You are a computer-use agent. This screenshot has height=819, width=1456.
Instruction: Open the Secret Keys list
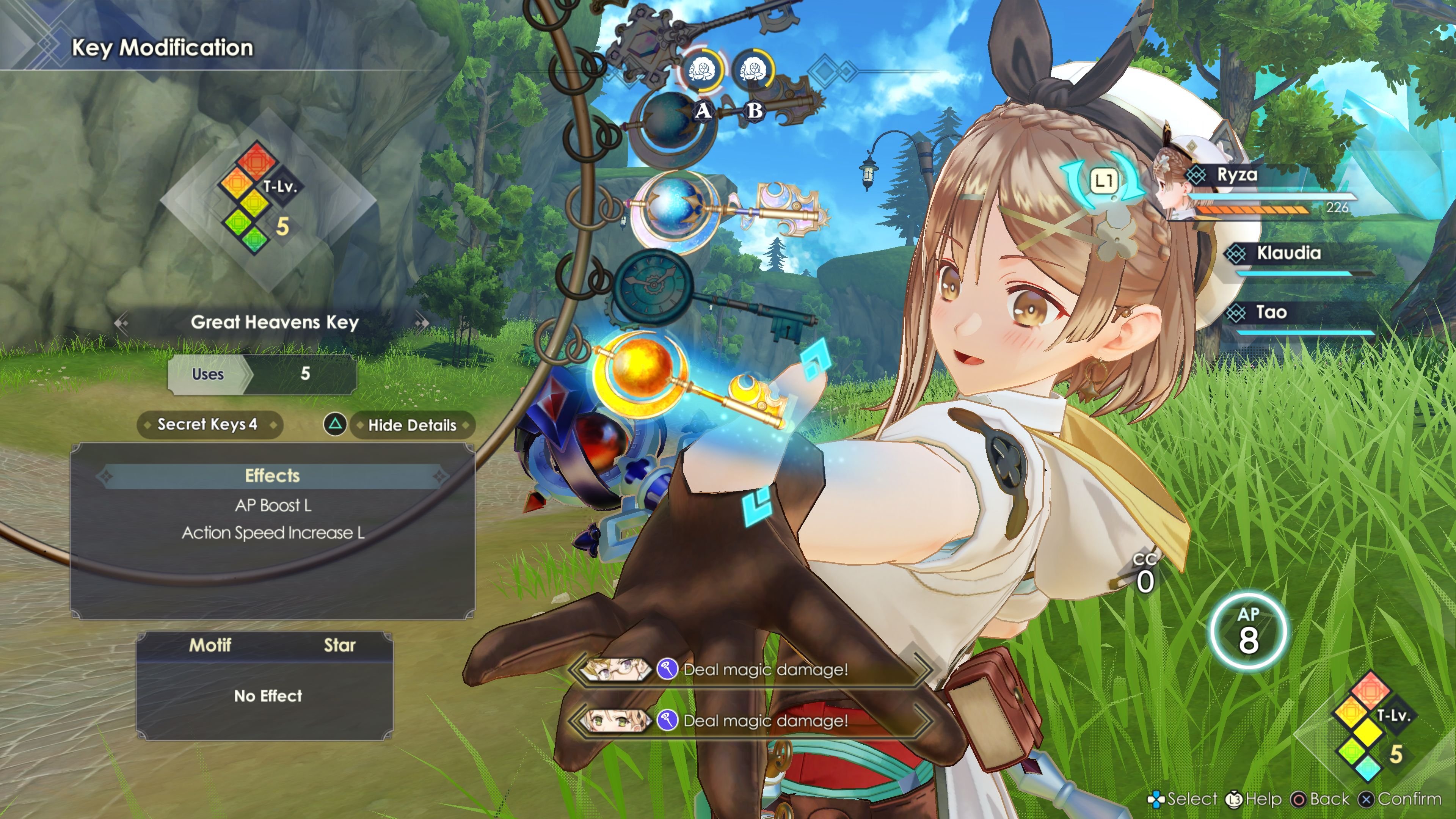(208, 425)
